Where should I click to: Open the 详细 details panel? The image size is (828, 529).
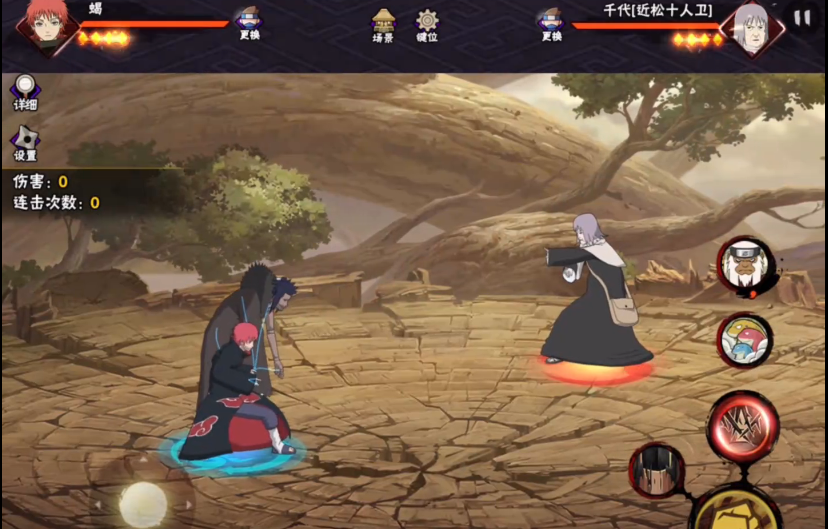pyautogui.click(x=25, y=92)
